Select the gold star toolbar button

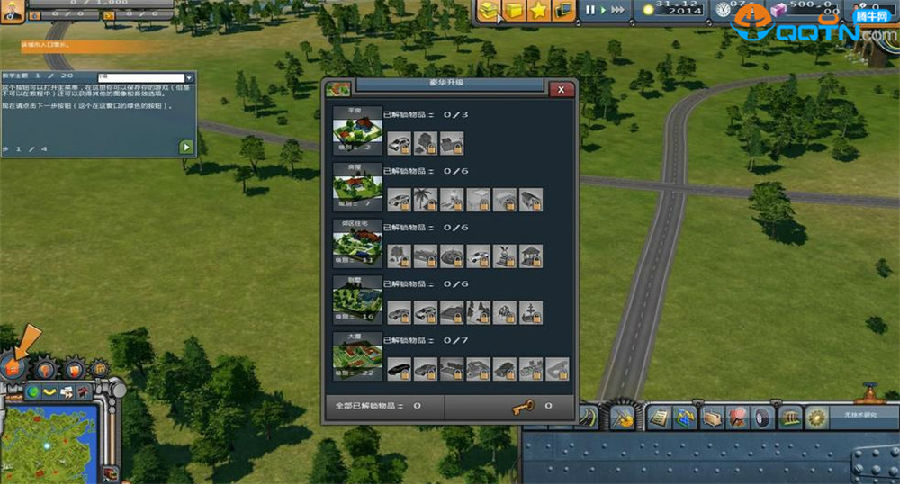coord(538,11)
